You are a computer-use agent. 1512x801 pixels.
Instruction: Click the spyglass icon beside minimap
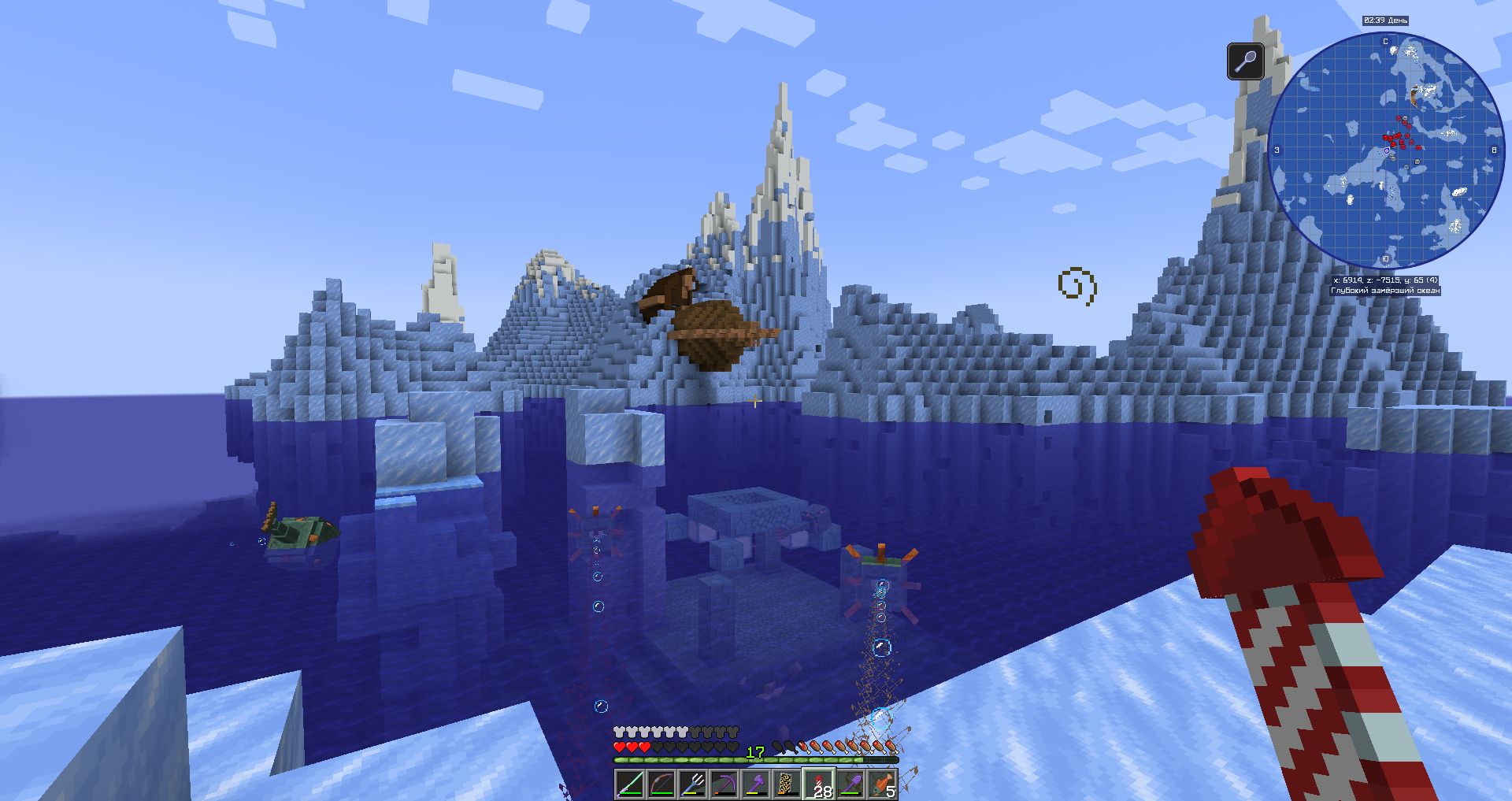pyautogui.click(x=1246, y=61)
